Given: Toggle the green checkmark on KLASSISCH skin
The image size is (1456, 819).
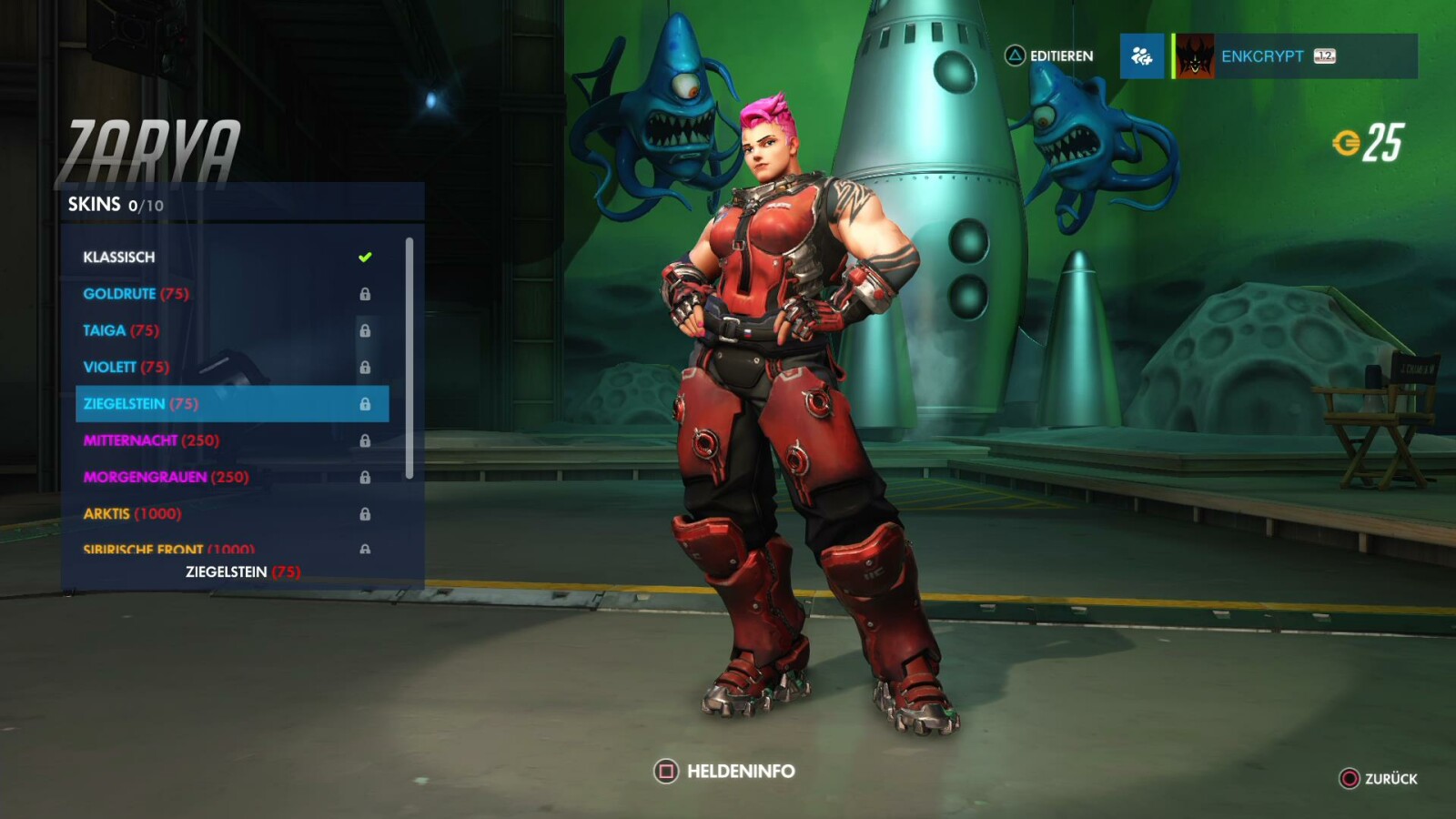Looking at the screenshot, I should coord(364,257).
